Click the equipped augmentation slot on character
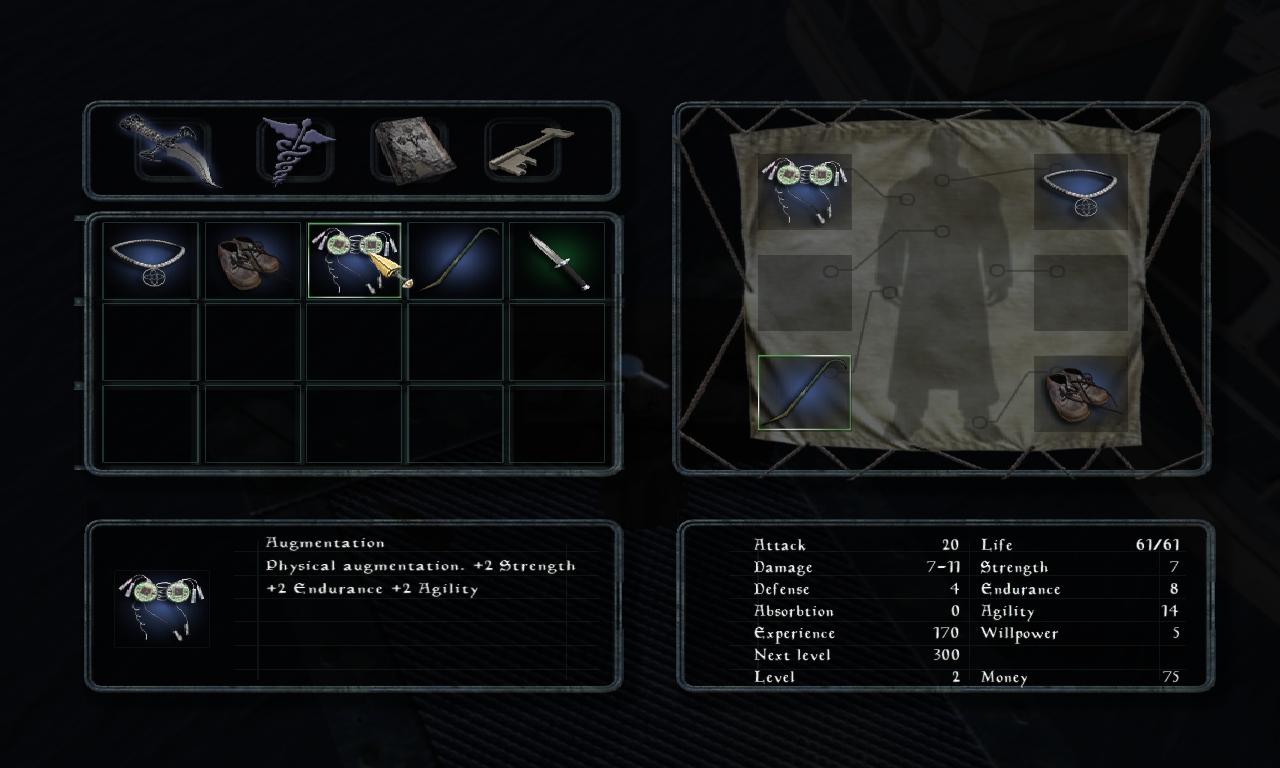Image resolution: width=1280 pixels, height=768 pixels. pos(805,191)
